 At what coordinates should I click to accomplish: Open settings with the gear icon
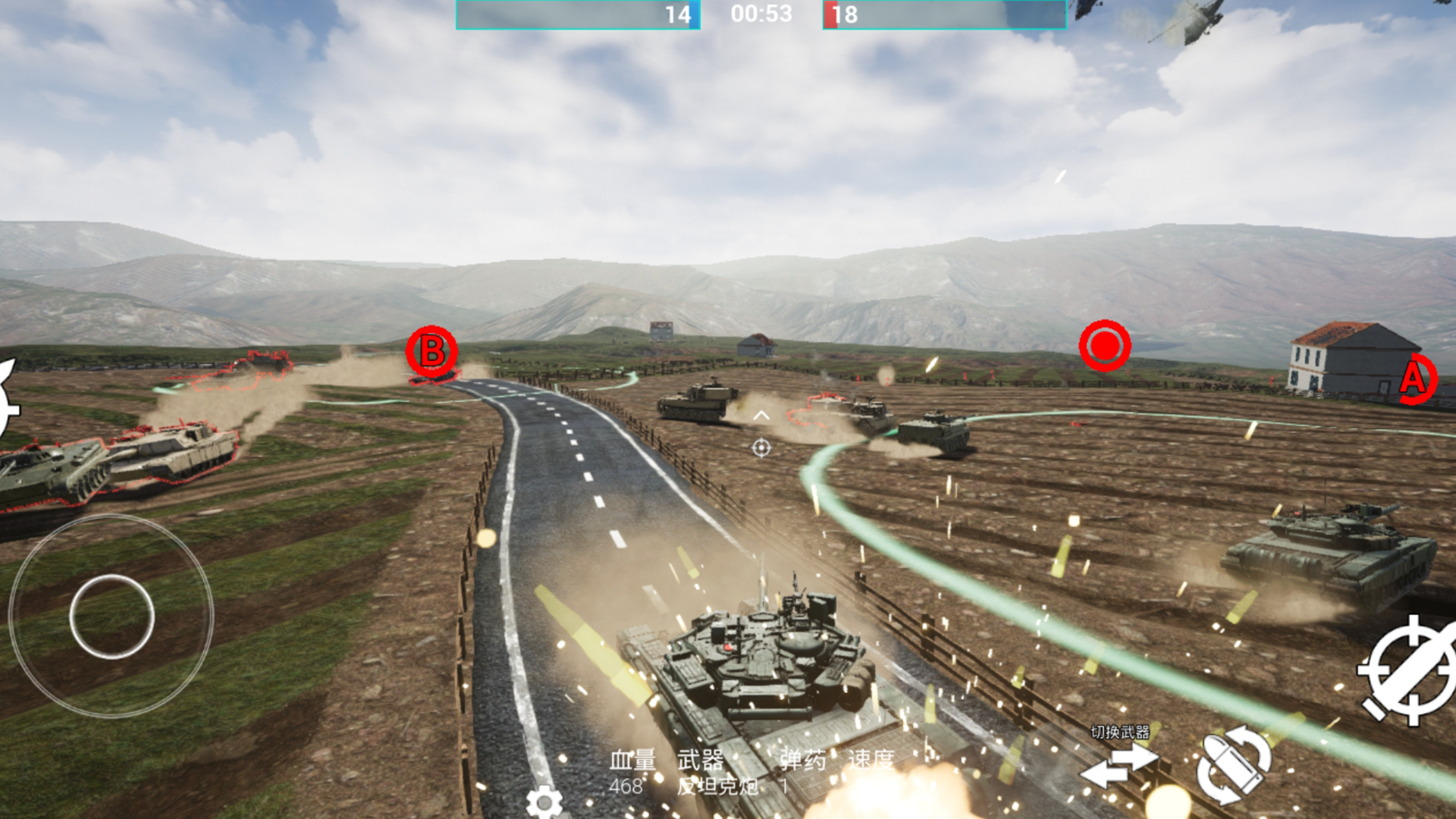click(544, 802)
